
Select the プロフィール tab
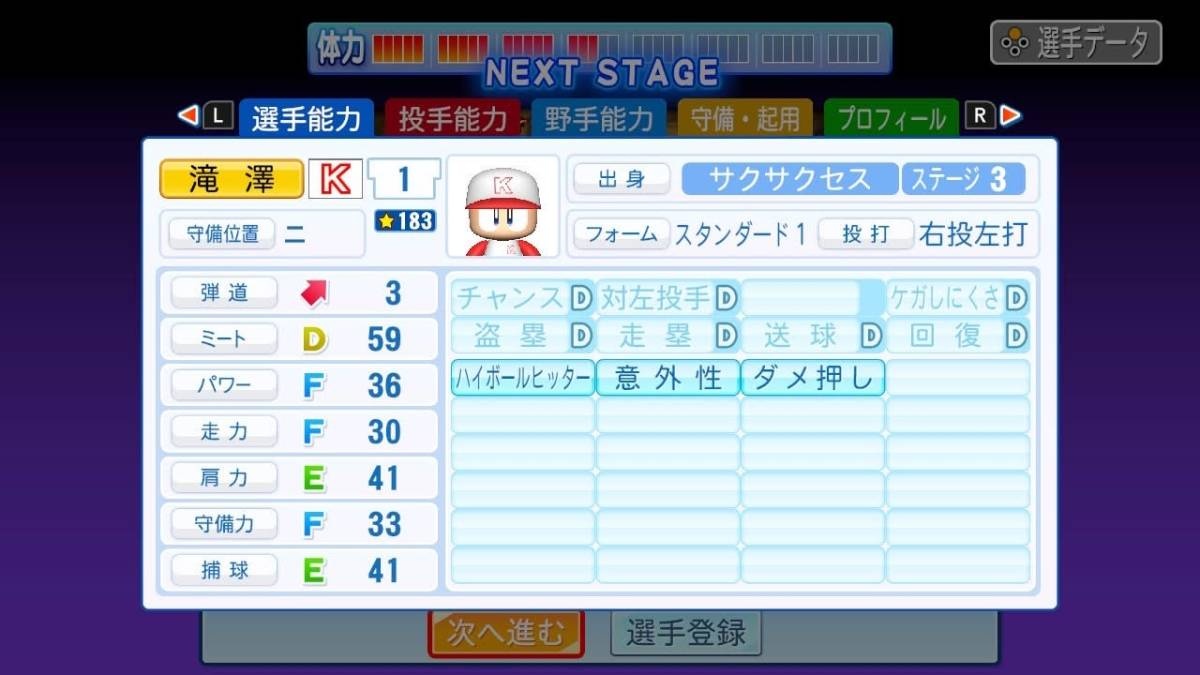(890, 119)
